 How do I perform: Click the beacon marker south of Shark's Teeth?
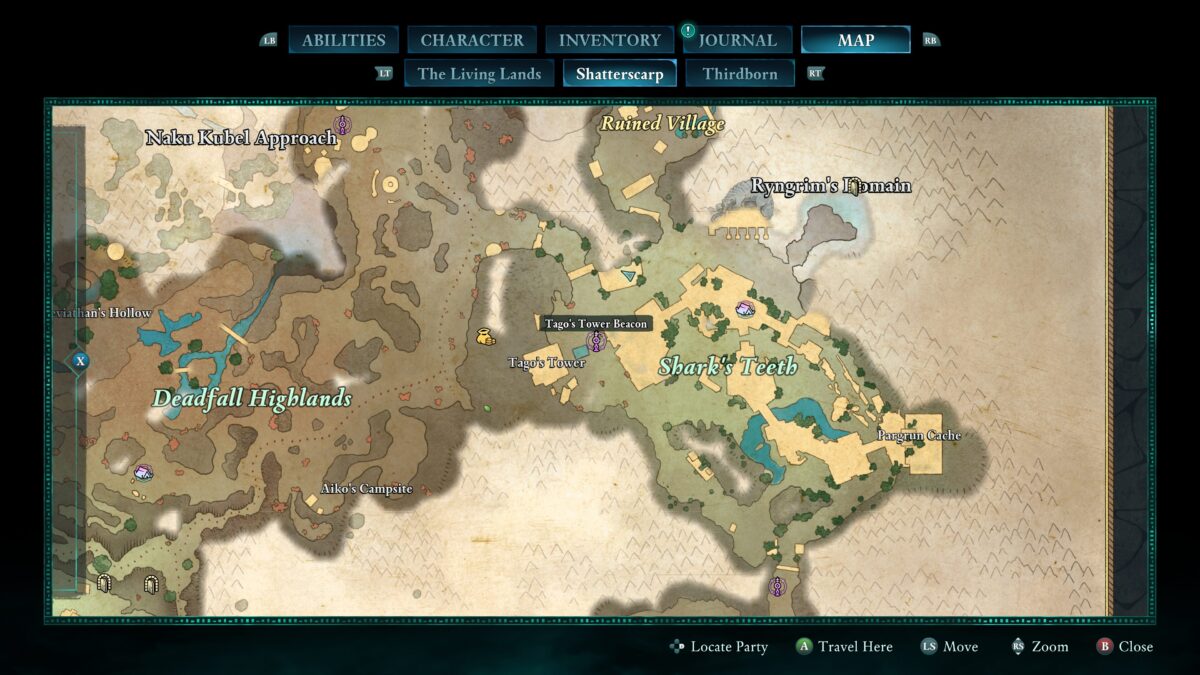pos(778,587)
